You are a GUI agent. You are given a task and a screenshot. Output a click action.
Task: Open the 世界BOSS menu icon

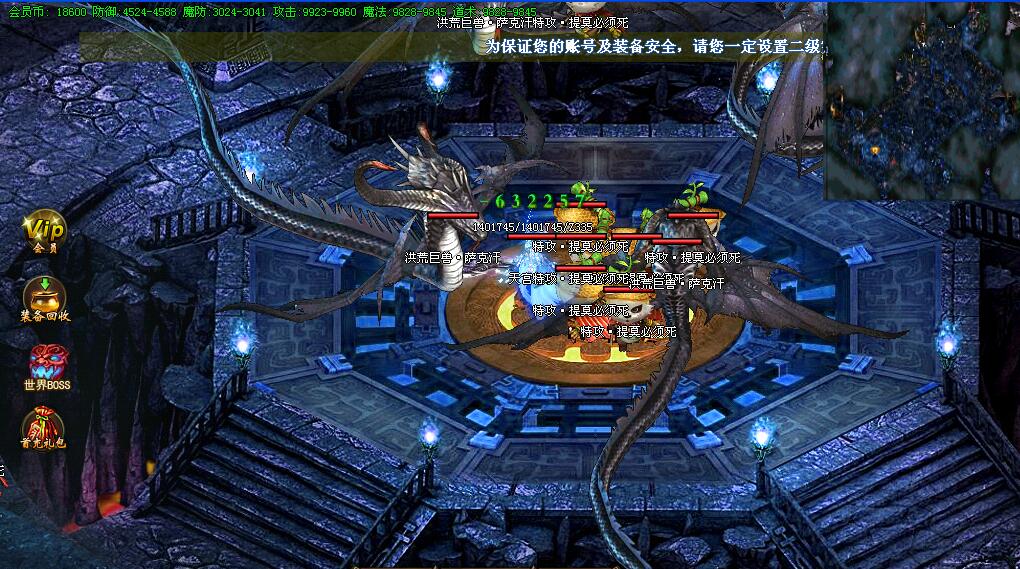pos(47,364)
